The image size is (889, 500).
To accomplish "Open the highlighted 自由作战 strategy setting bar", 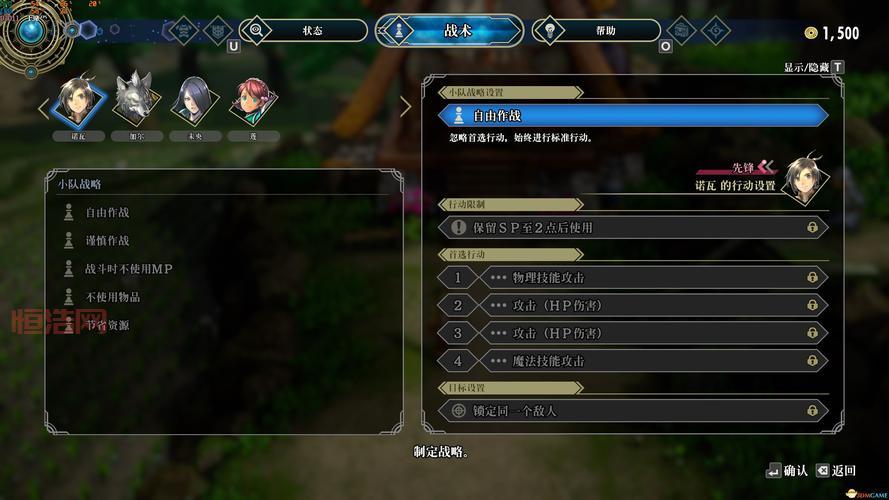I will click(633, 116).
